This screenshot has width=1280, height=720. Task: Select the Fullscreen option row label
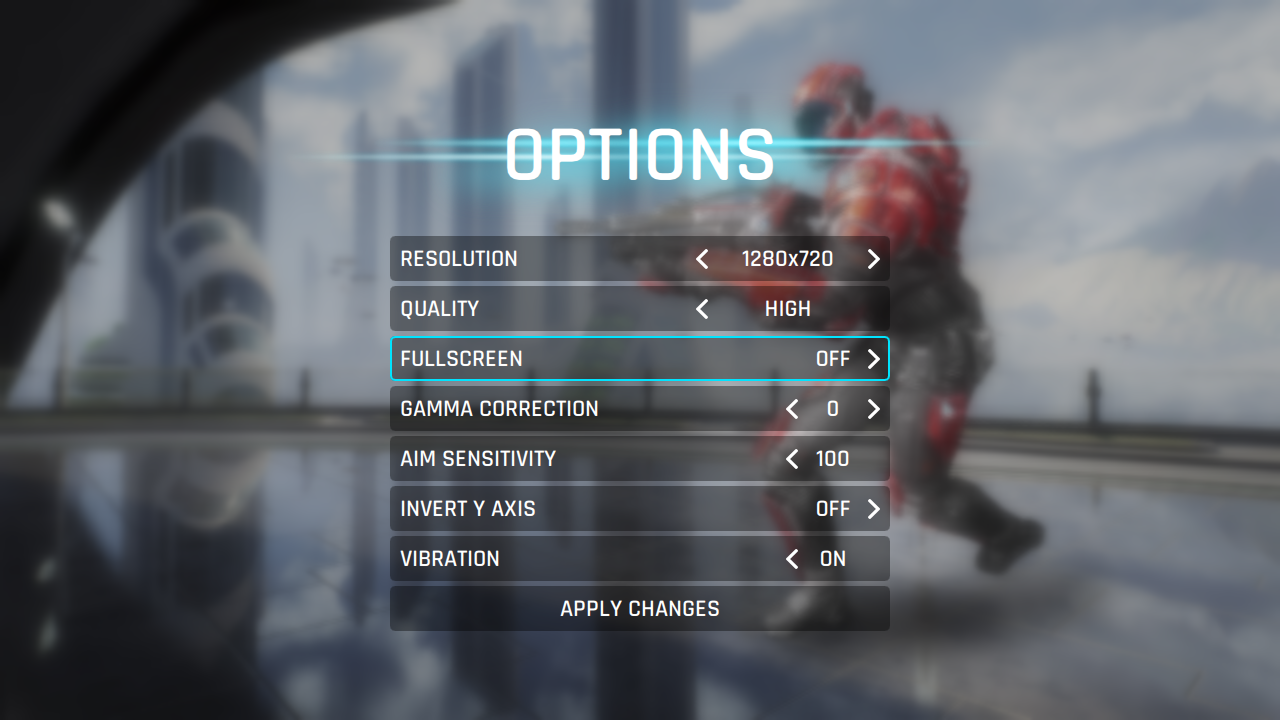tap(461, 359)
